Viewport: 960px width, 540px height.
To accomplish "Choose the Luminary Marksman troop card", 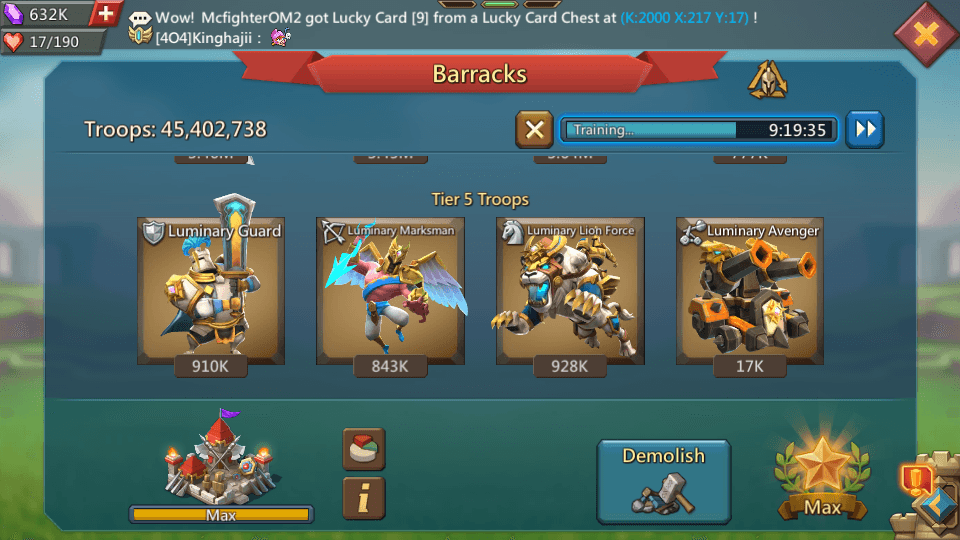I will [390, 291].
